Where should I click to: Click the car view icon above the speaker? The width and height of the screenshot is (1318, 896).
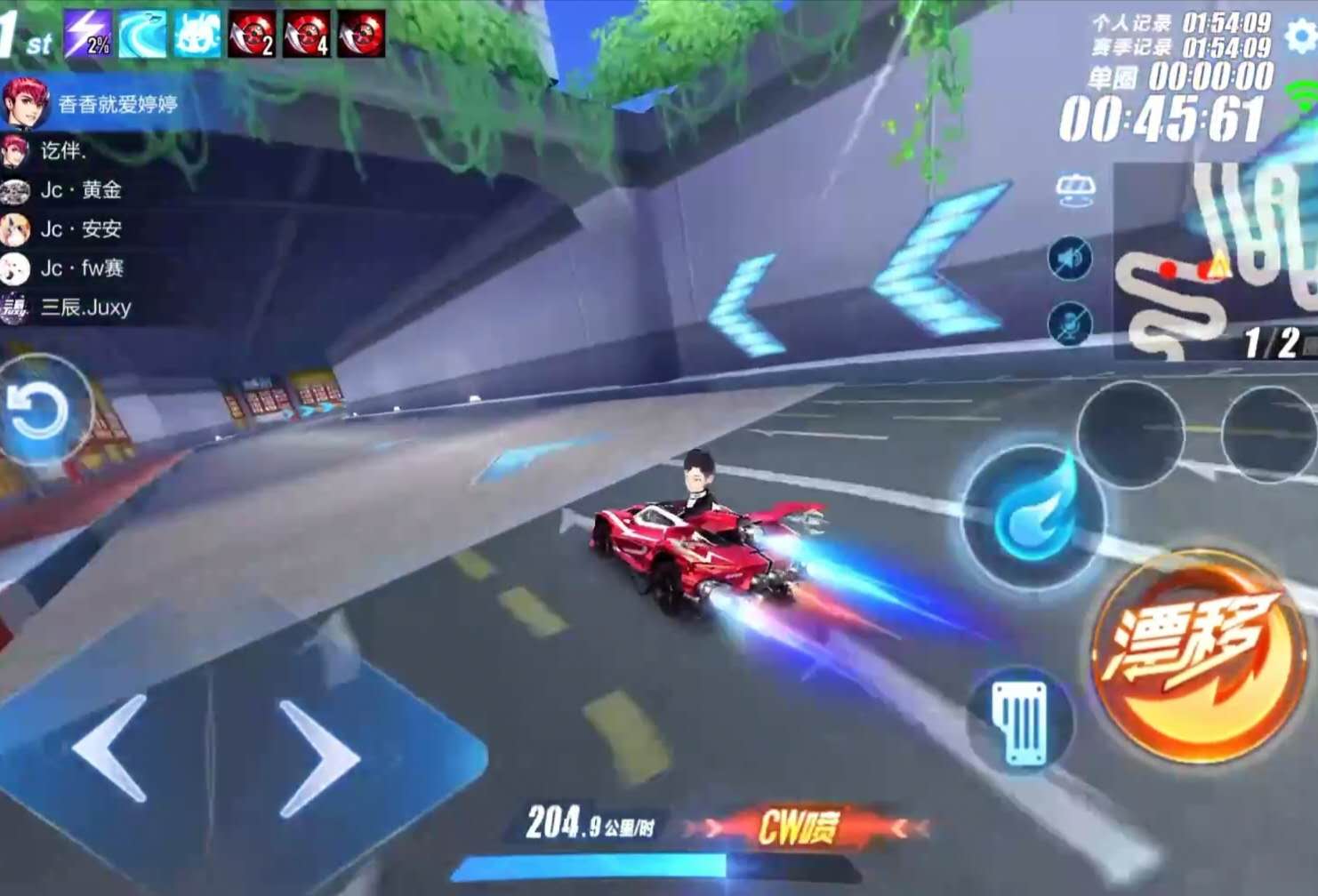click(x=1074, y=190)
